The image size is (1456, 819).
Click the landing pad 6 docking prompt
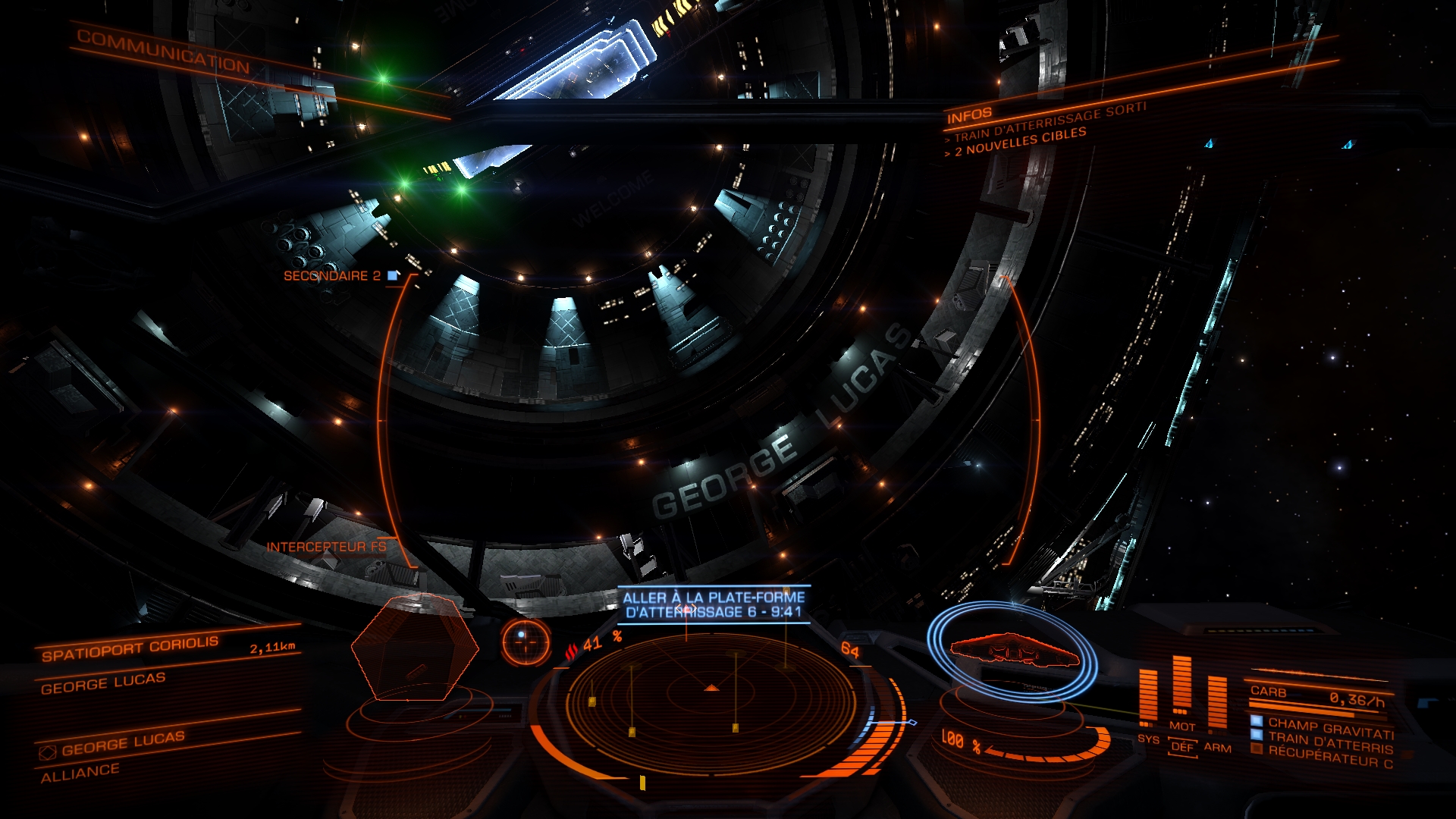coord(713,604)
